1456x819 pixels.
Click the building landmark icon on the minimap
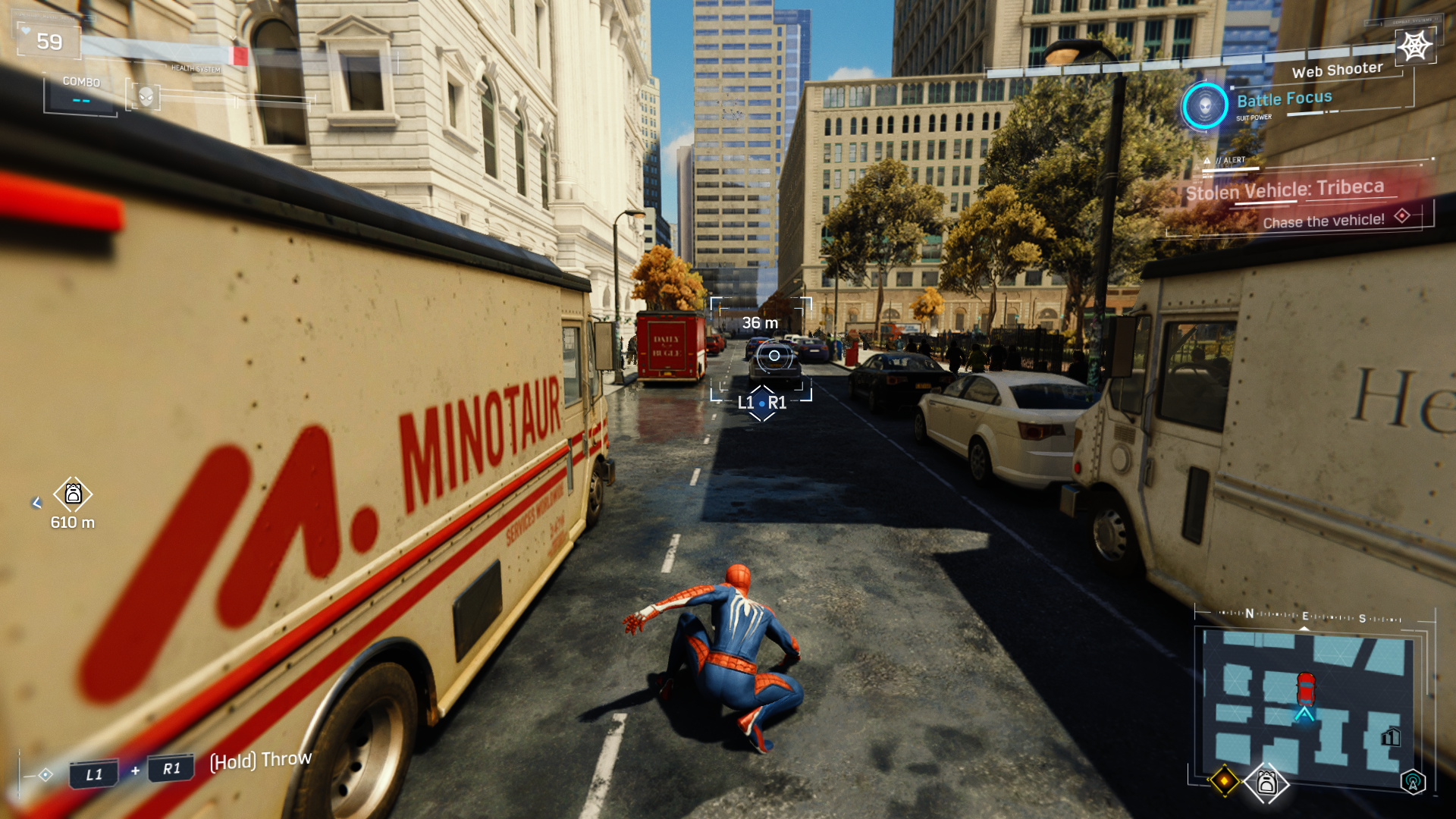1391,736
